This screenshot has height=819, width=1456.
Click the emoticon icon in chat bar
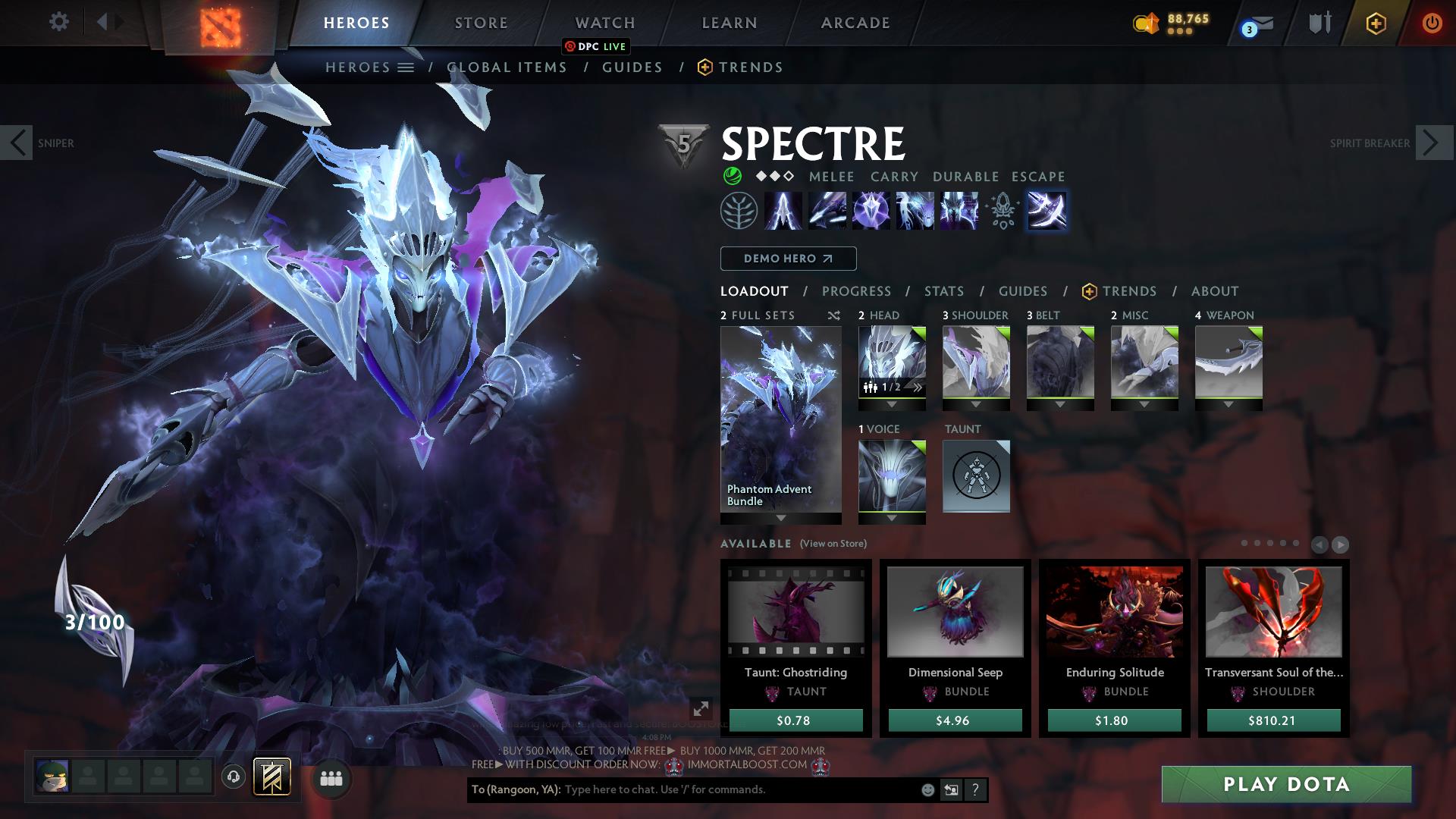pos(927,789)
